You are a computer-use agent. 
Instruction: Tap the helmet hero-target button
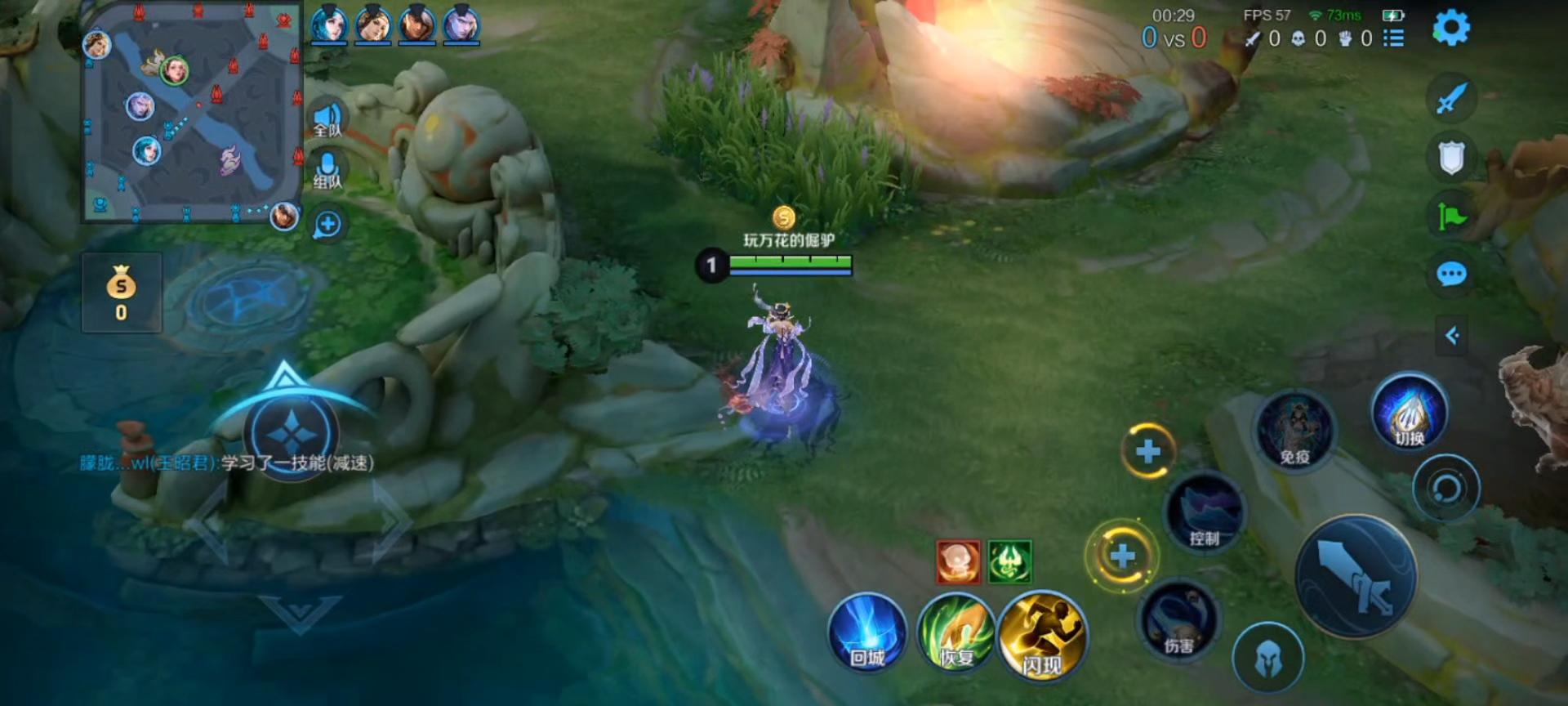(x=1267, y=658)
